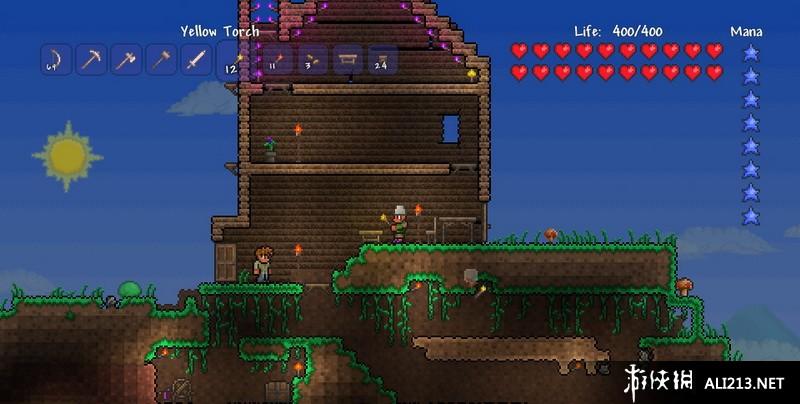Pick the hotbar slot holding 3 items

coord(312,60)
